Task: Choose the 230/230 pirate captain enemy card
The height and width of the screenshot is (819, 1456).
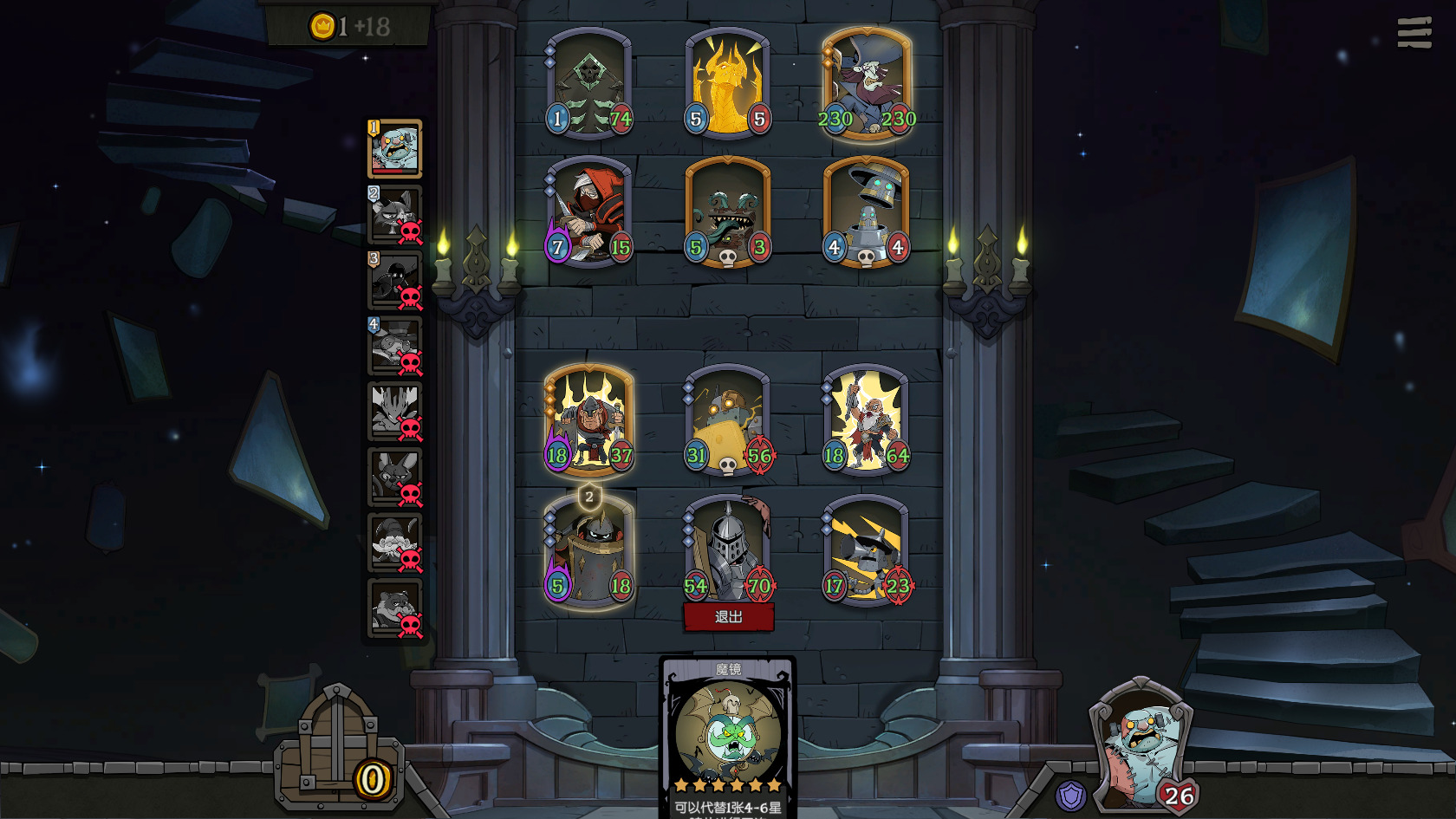Action: [x=867, y=84]
